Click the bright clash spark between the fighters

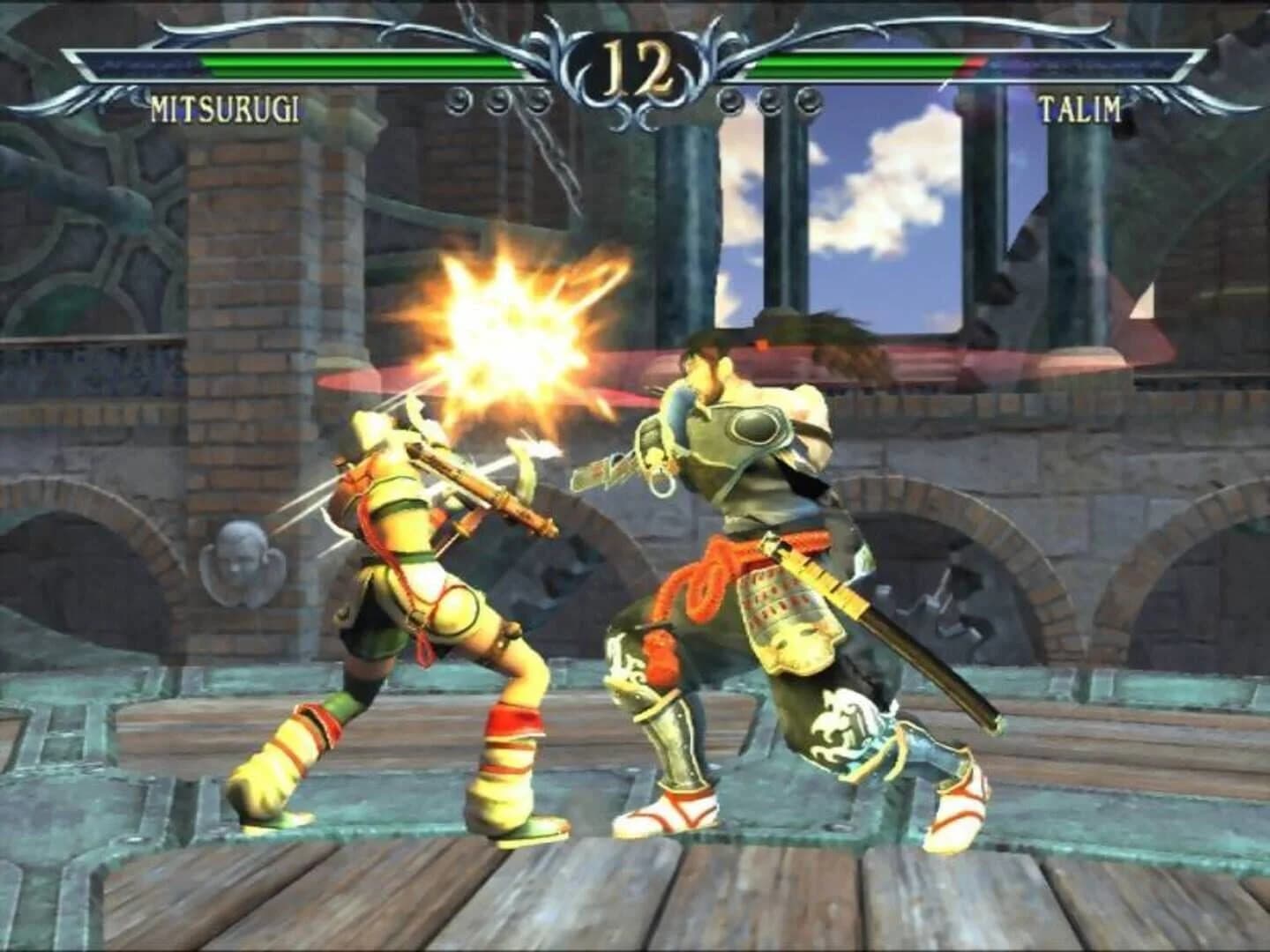[507, 335]
